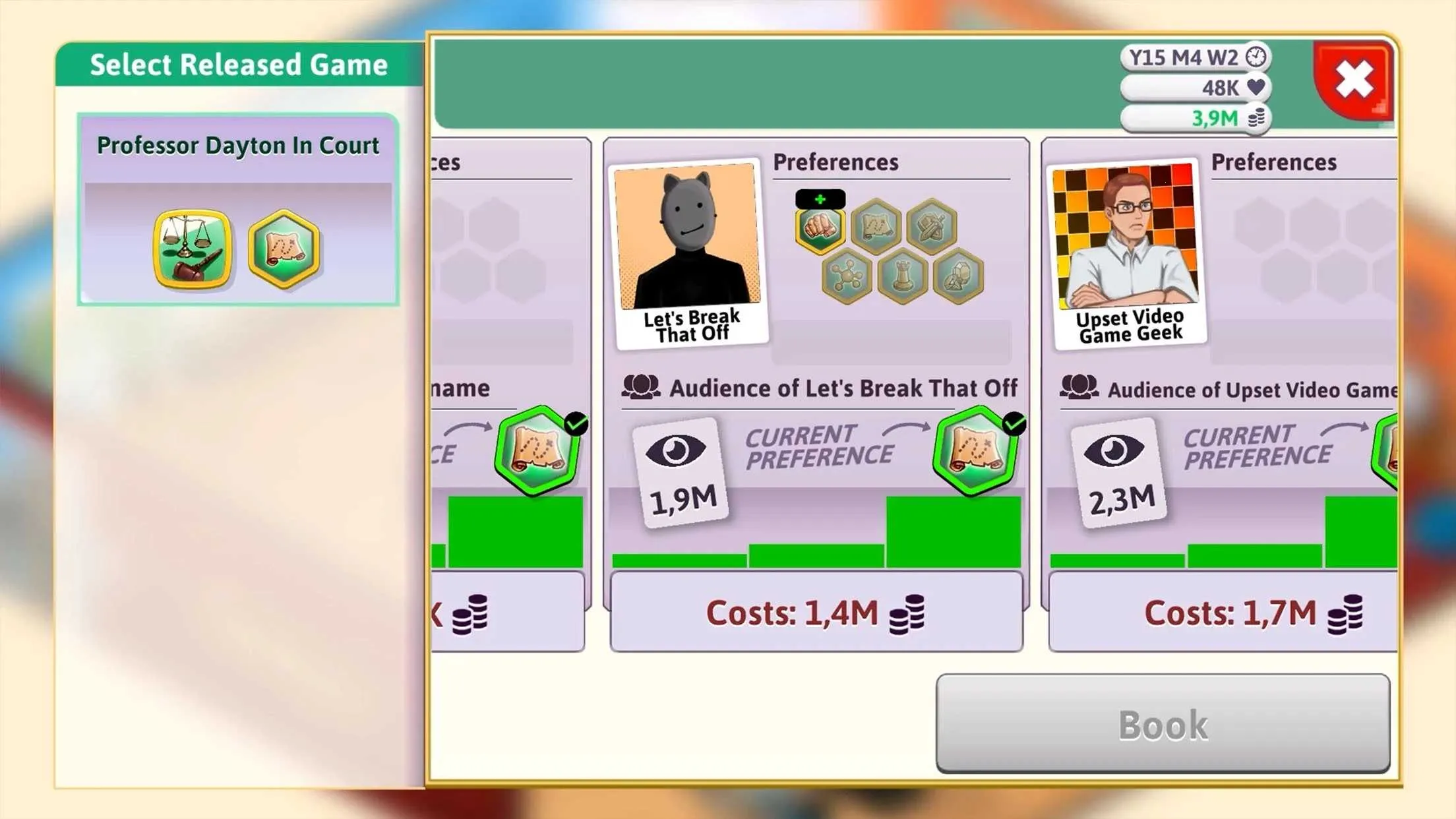
Task: Select the scales and gavel law theme icon
Action: [193, 249]
